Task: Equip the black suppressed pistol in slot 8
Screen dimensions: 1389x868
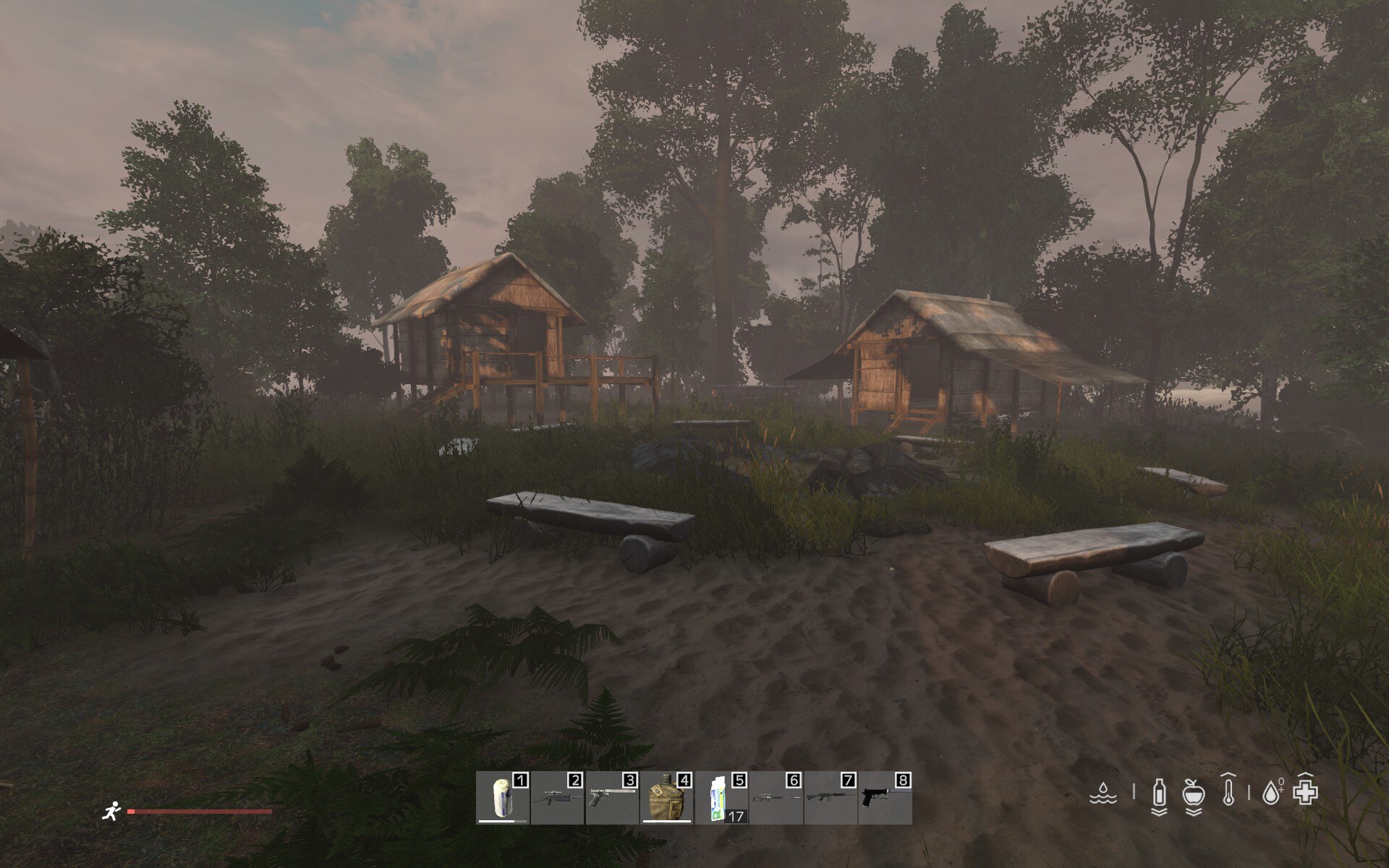Action: 885,799
